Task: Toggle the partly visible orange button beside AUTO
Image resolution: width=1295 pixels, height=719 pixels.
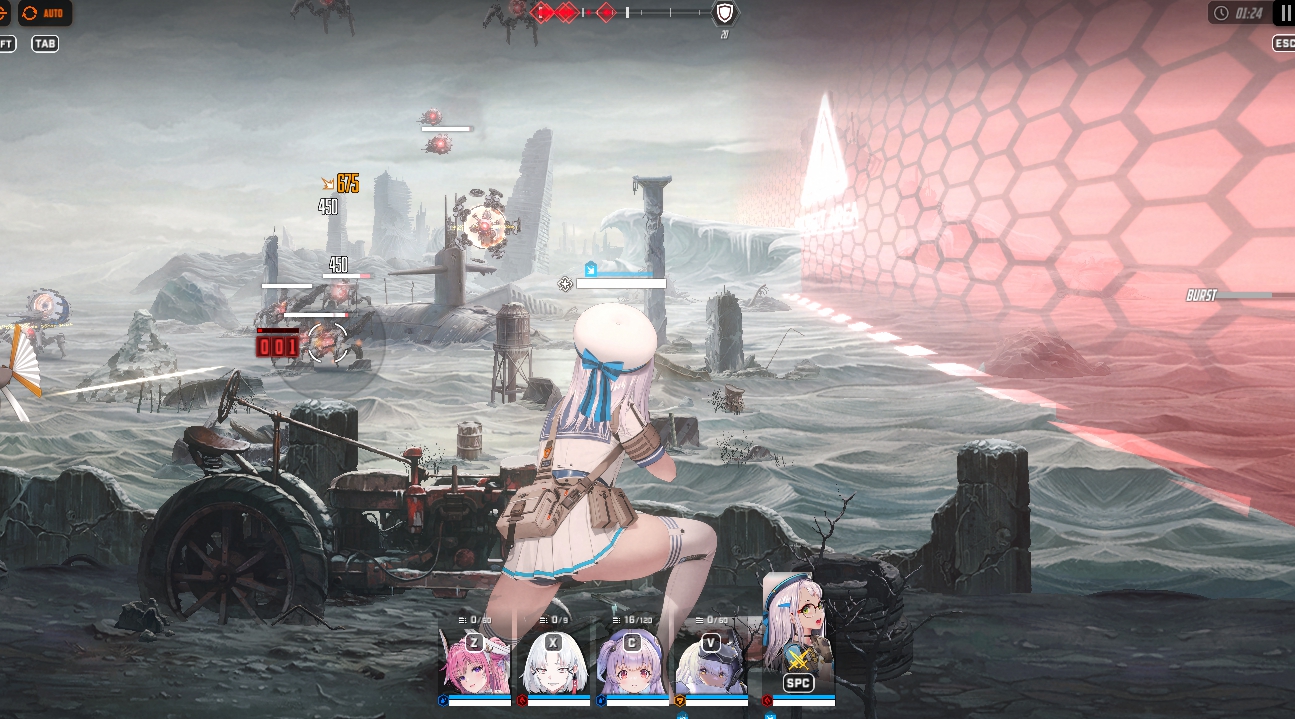Action: pos(4,13)
